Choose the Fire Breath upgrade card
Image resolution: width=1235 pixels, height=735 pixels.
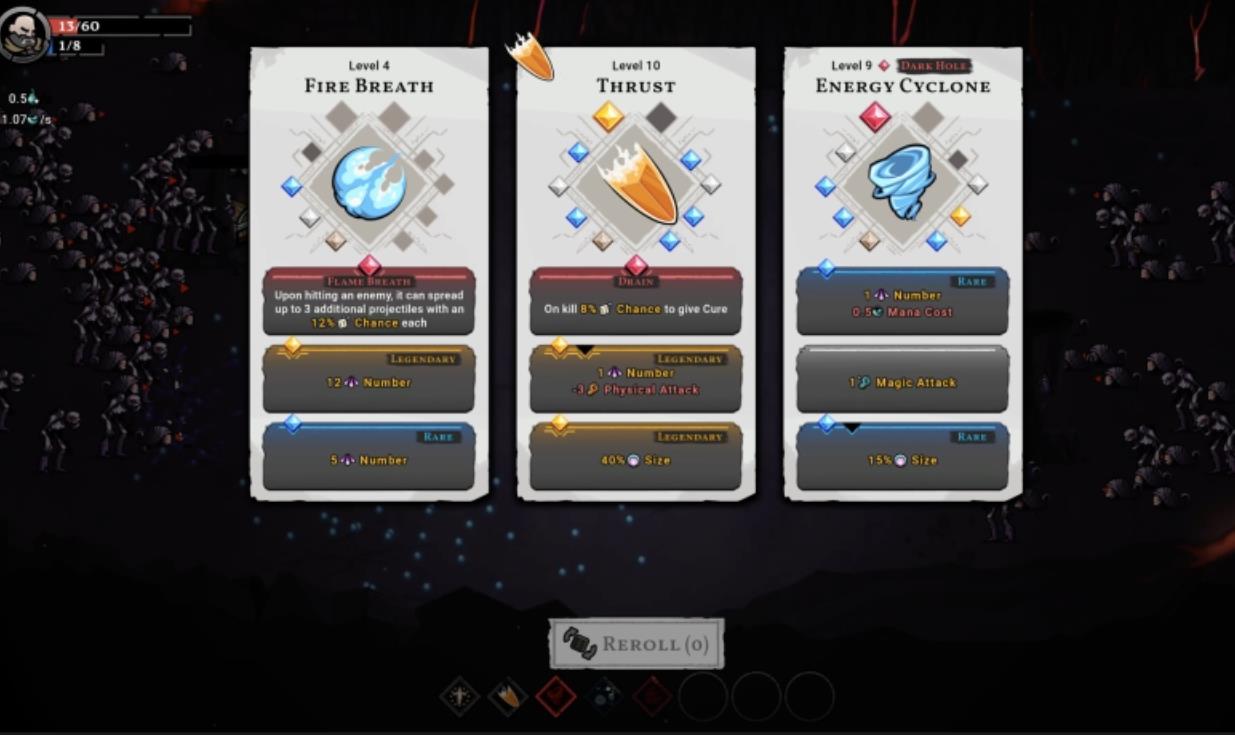pos(369,272)
